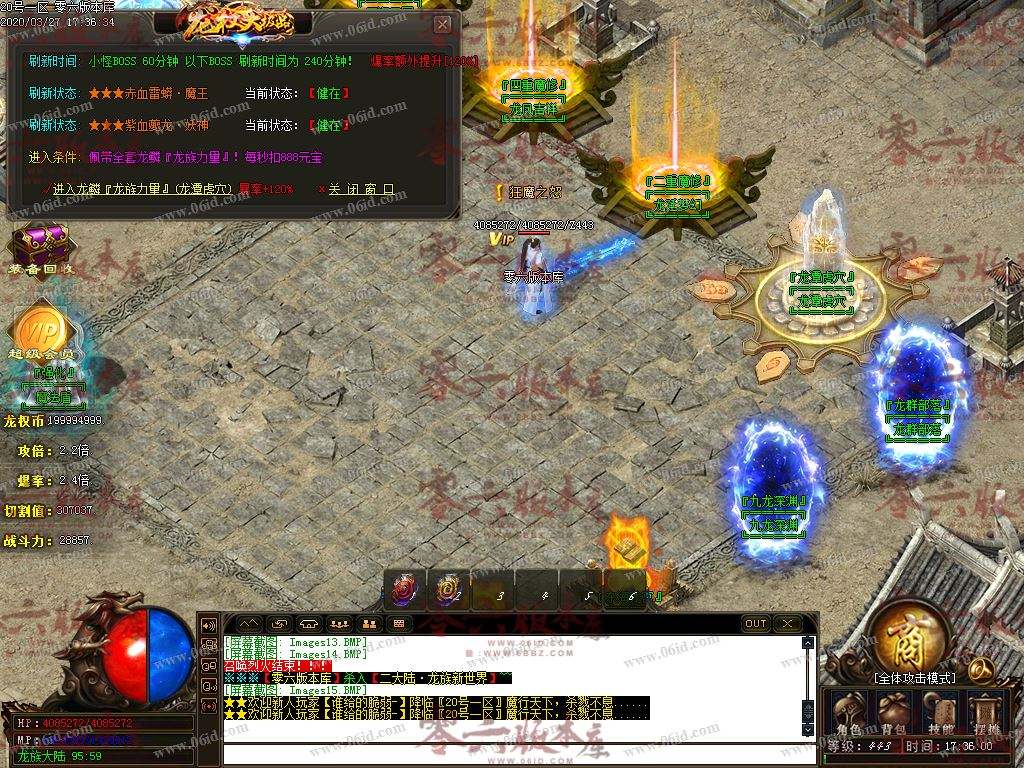Screen dimensions: 1024x768
Task: Close the boss info dialog with X
Action: point(443,24)
